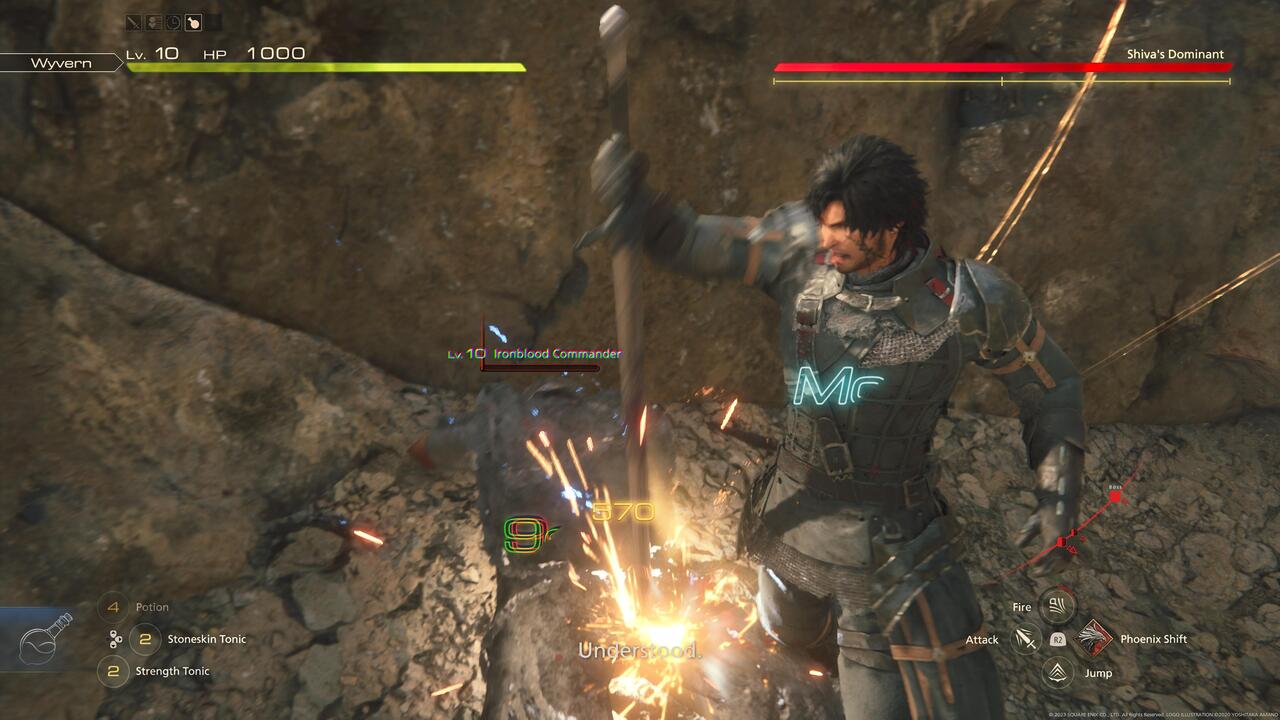Activate the Phoenix Shift ability
This screenshot has height=720, width=1280.
(x=1095, y=638)
